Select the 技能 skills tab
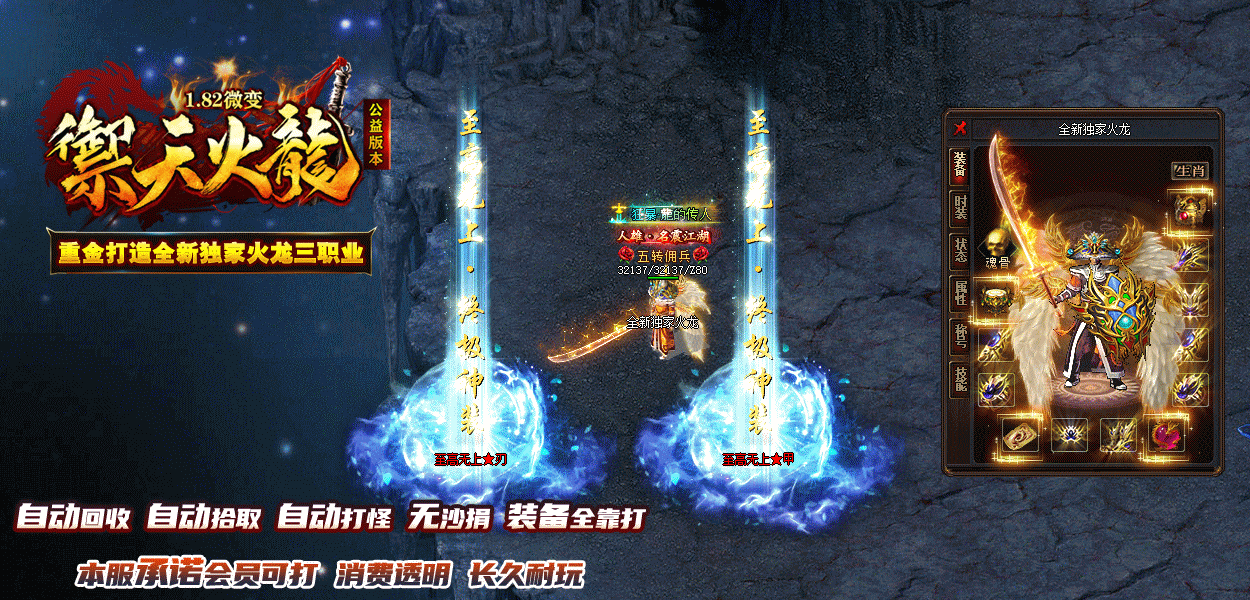Screen dimensions: 1250x600 click(x=960, y=379)
